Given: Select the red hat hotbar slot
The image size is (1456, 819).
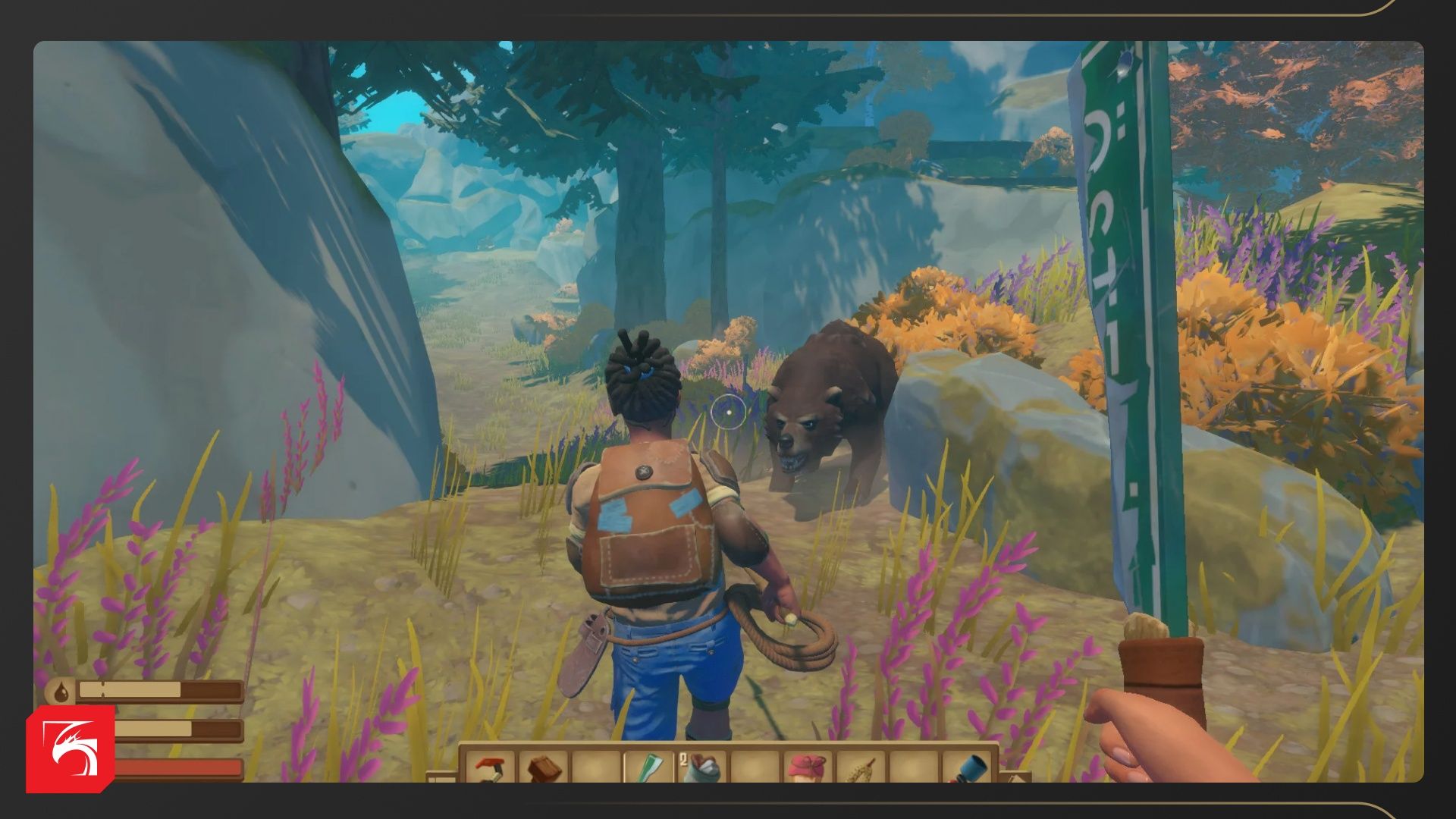Looking at the screenshot, I should point(807,767).
